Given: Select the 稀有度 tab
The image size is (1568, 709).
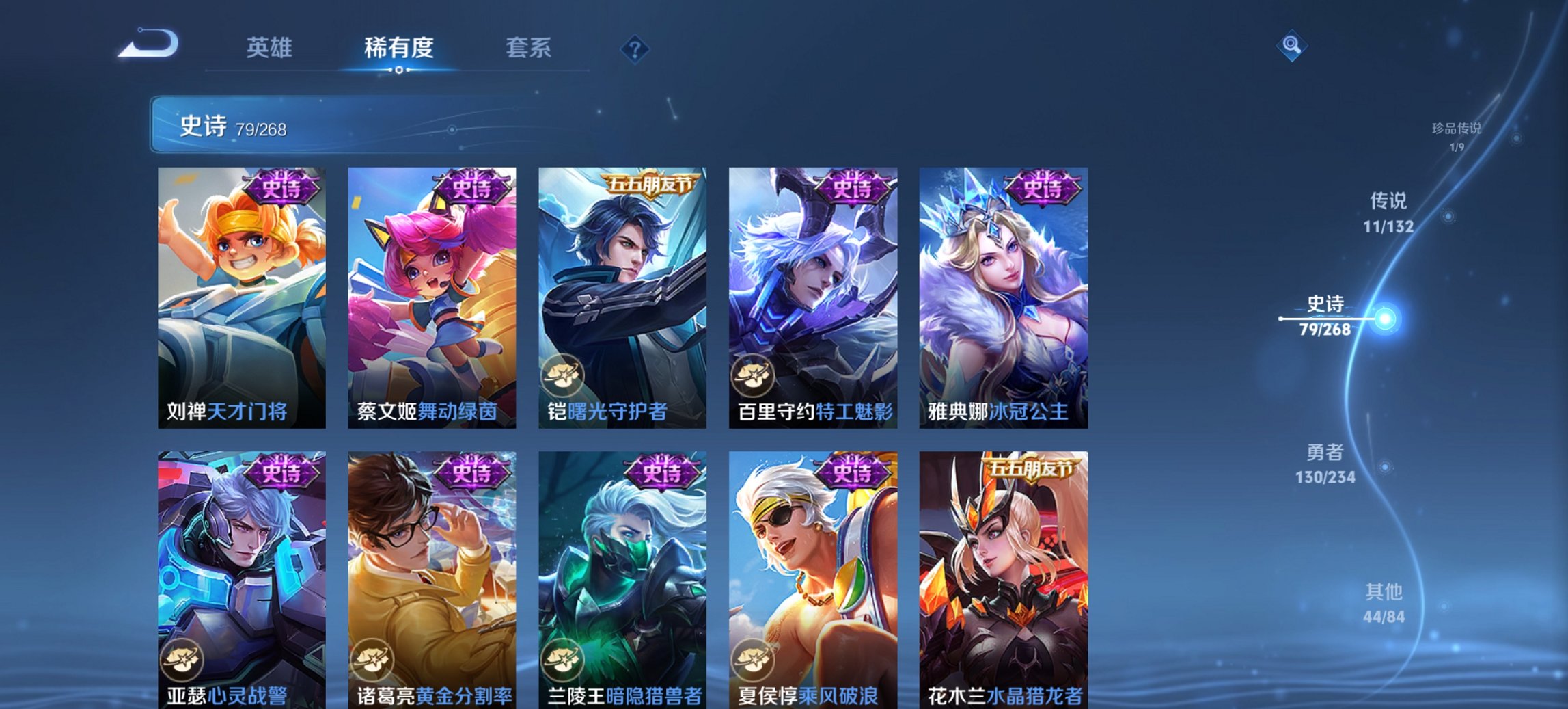Looking at the screenshot, I should click(400, 48).
